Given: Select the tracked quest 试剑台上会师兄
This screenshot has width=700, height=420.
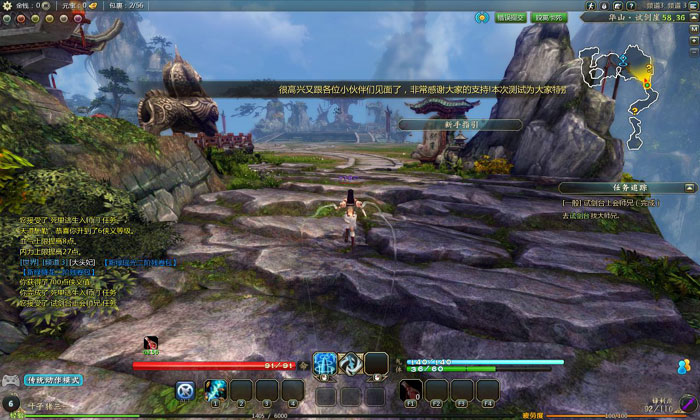Looking at the screenshot, I should coord(609,203).
